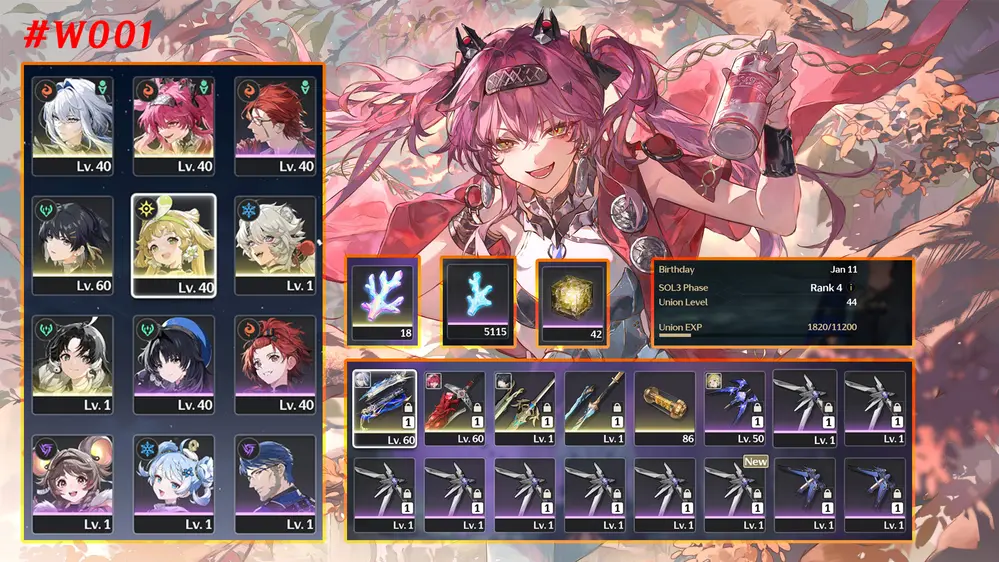
Task: Choose the blue beret girl portrait
Action: click(173, 364)
